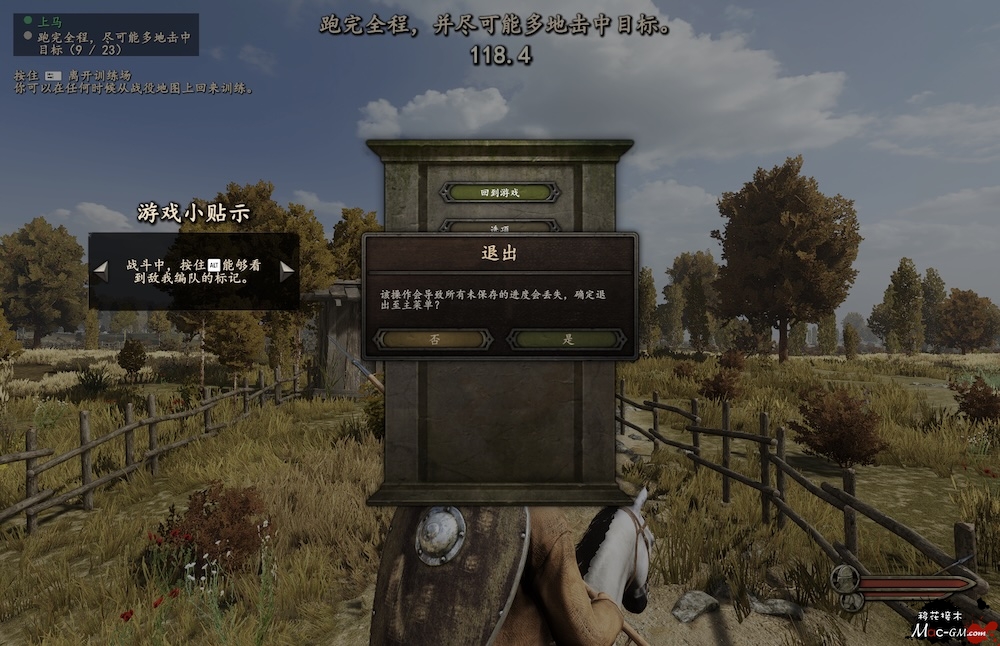Screen dimensions: 1000x646
Task: Show the next game tip
Action: pos(287,270)
